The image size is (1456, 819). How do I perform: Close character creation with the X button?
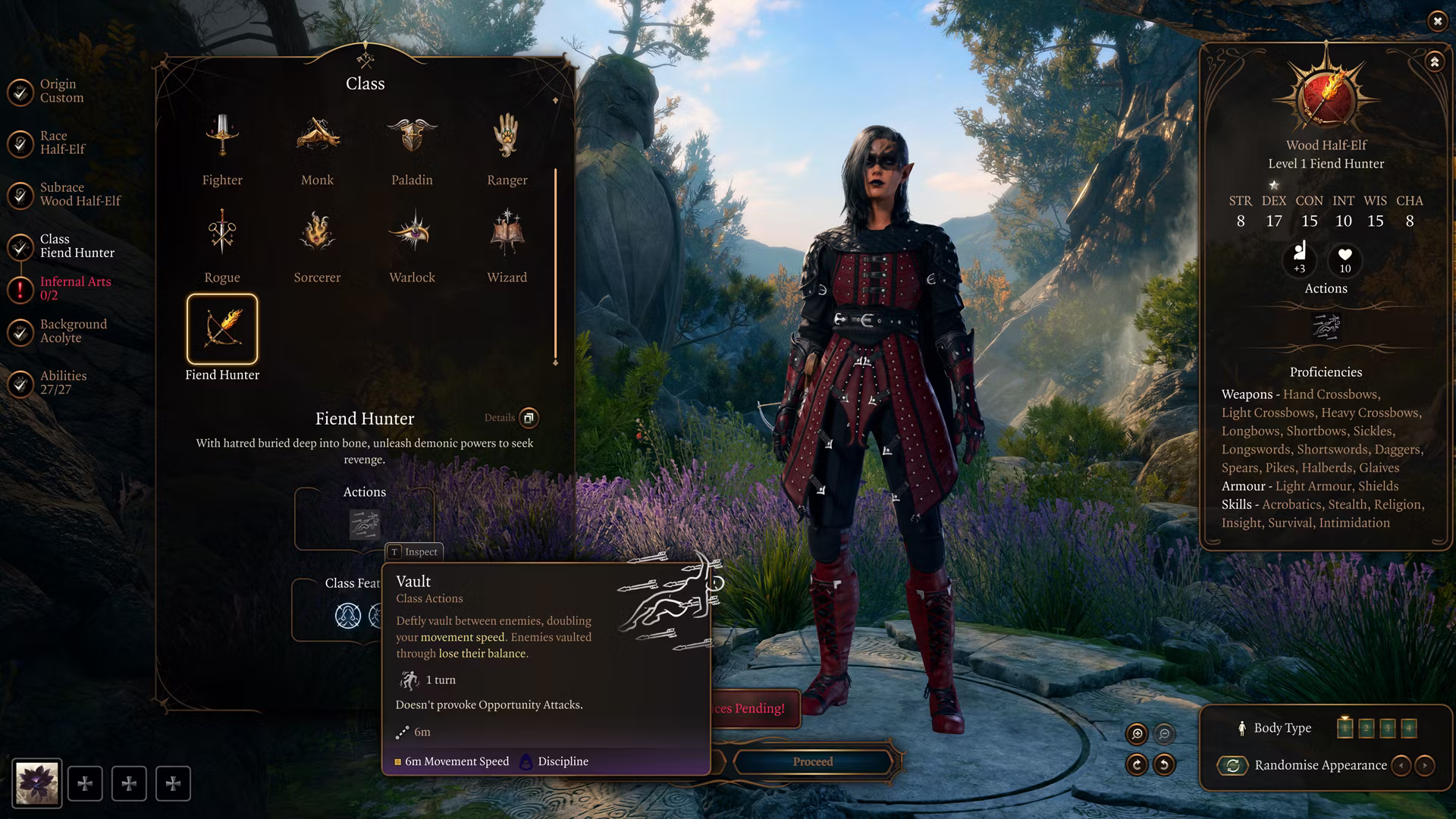1437,21
